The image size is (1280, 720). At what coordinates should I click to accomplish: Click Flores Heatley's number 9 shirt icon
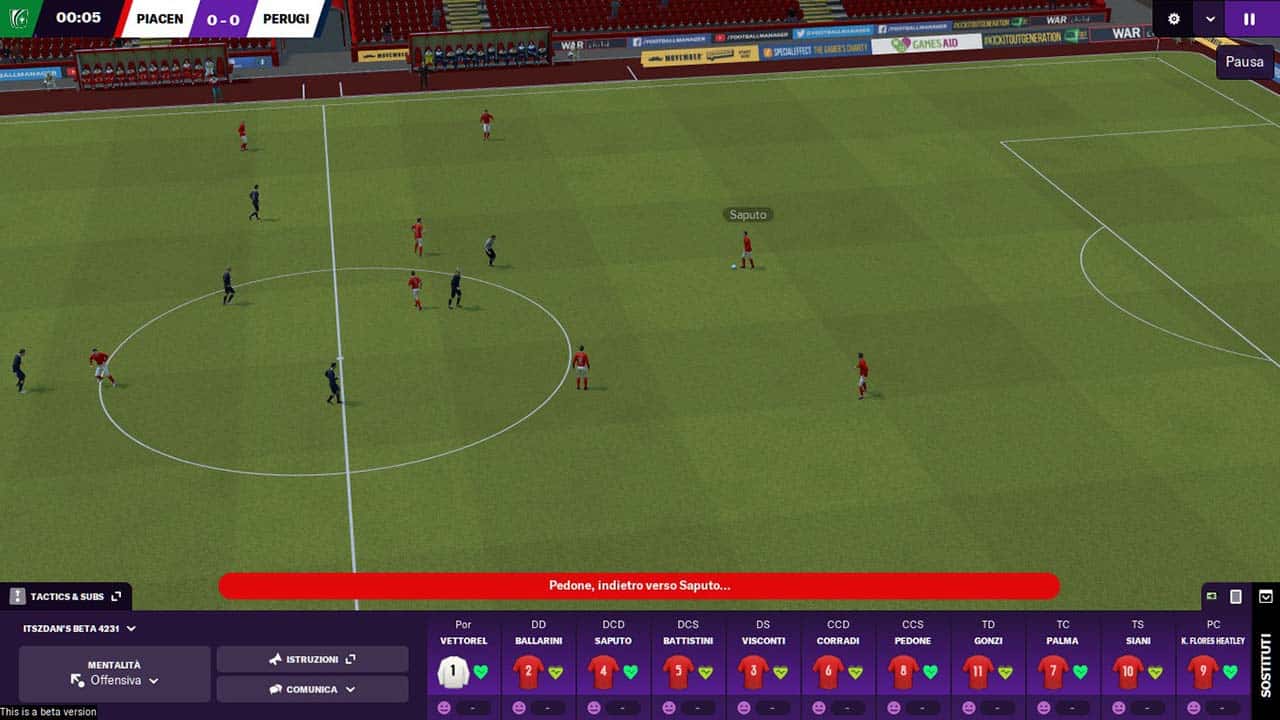[x=1202, y=669]
